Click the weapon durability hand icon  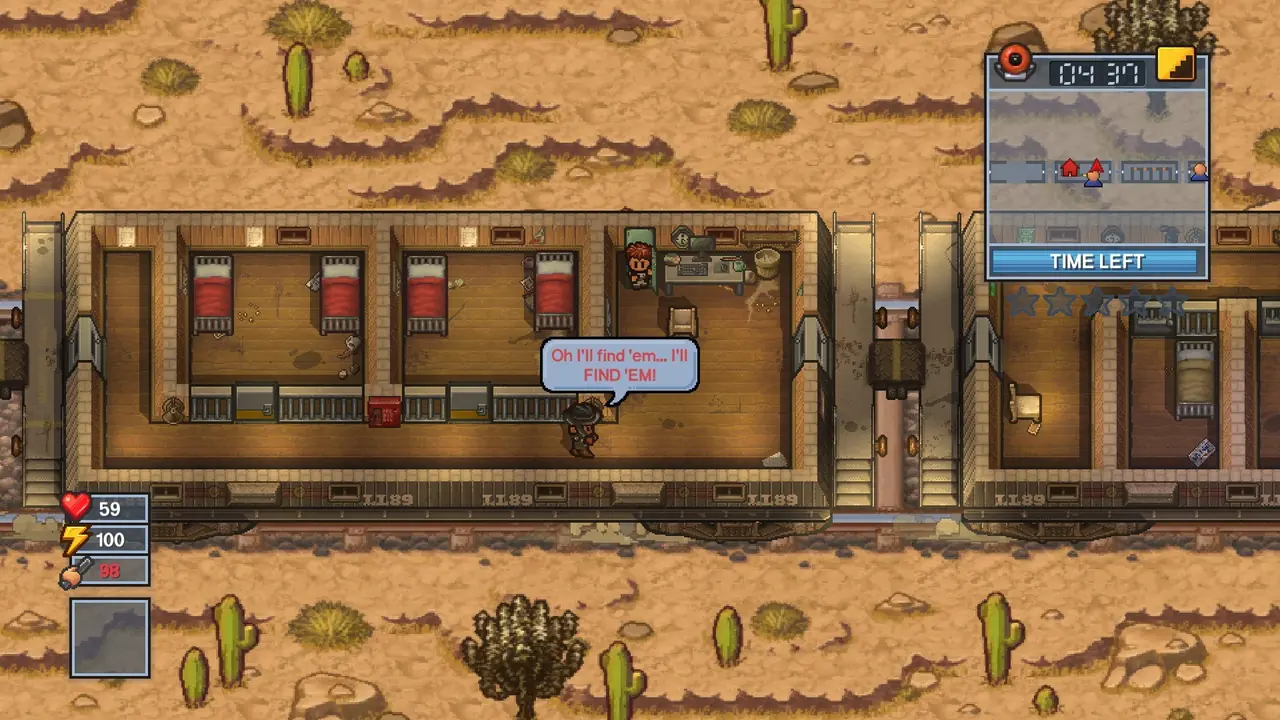75,571
